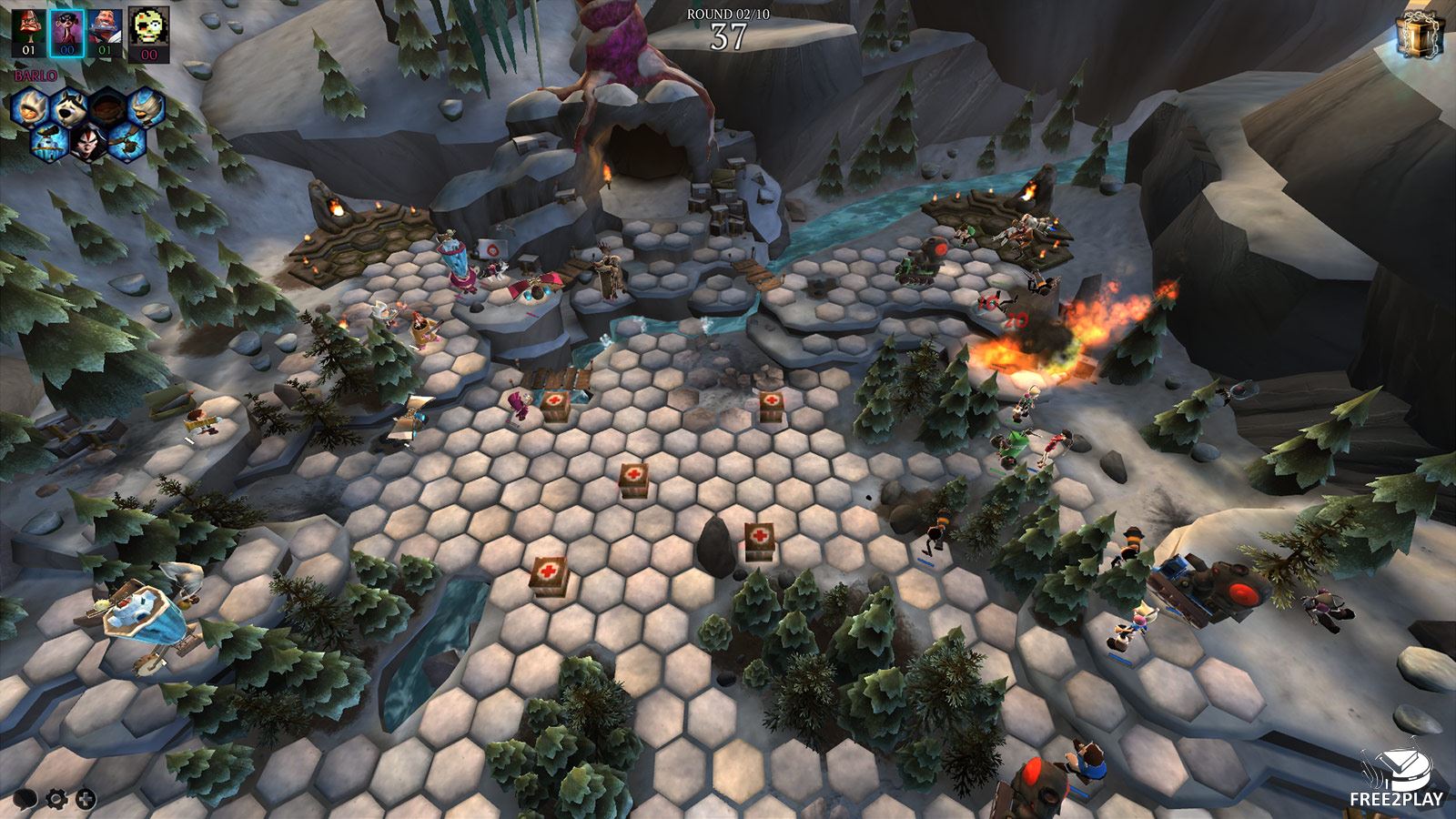Open the chat speech bubble
Screen dimensions: 1456x819
pyautogui.click(x=25, y=799)
